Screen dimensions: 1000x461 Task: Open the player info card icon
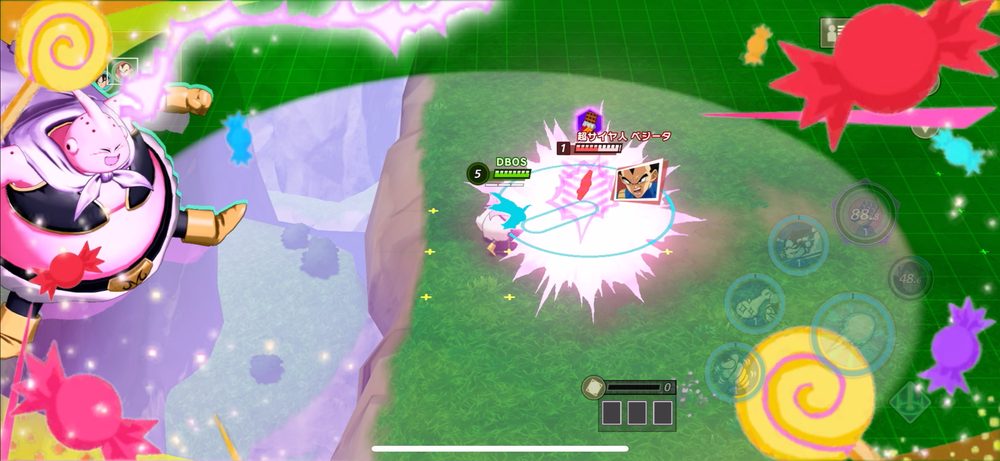832,33
